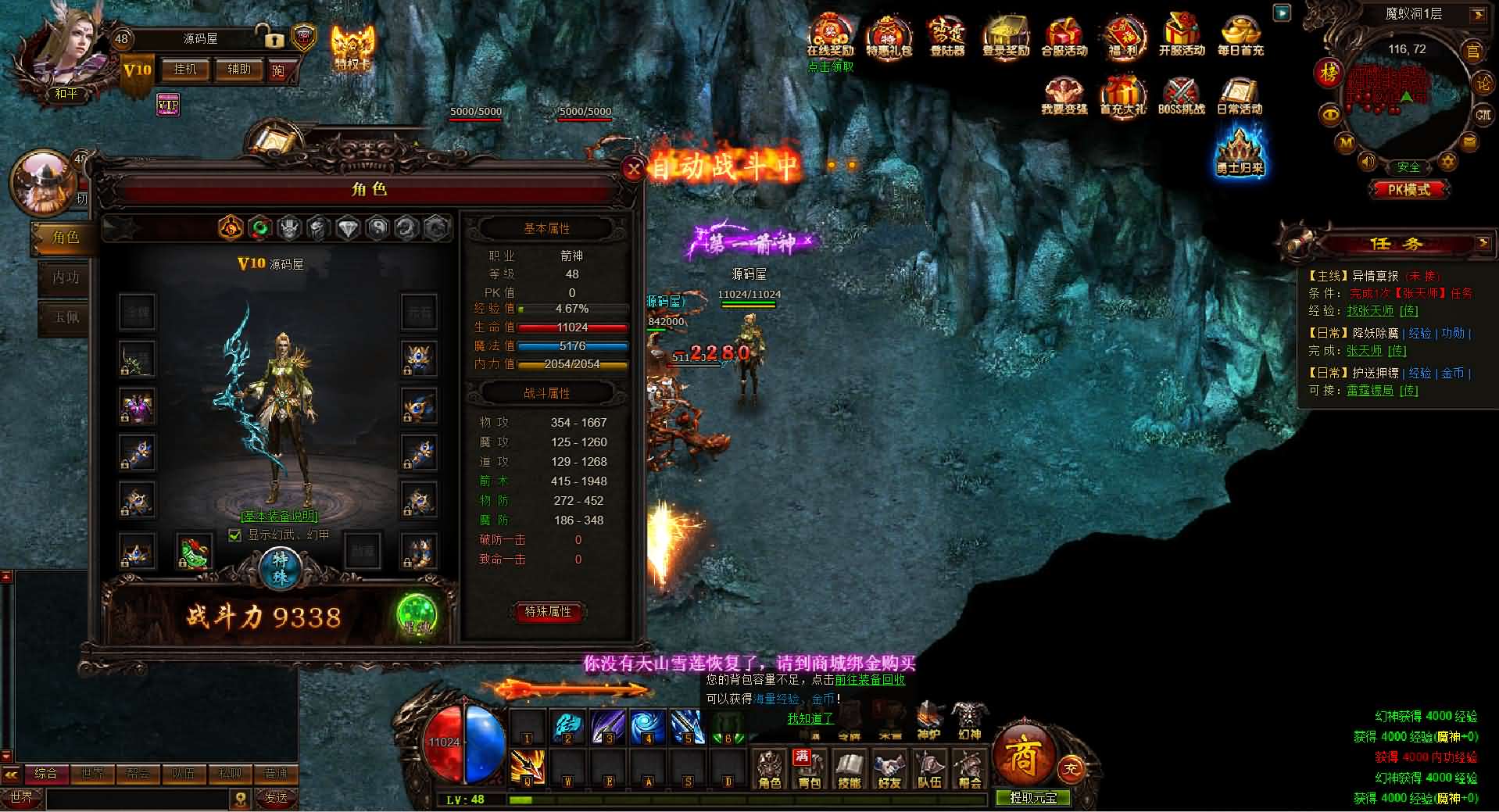The height and width of the screenshot is (812, 1499).
Task: Switch to the 世界 chat channel tab
Action: coord(93,774)
